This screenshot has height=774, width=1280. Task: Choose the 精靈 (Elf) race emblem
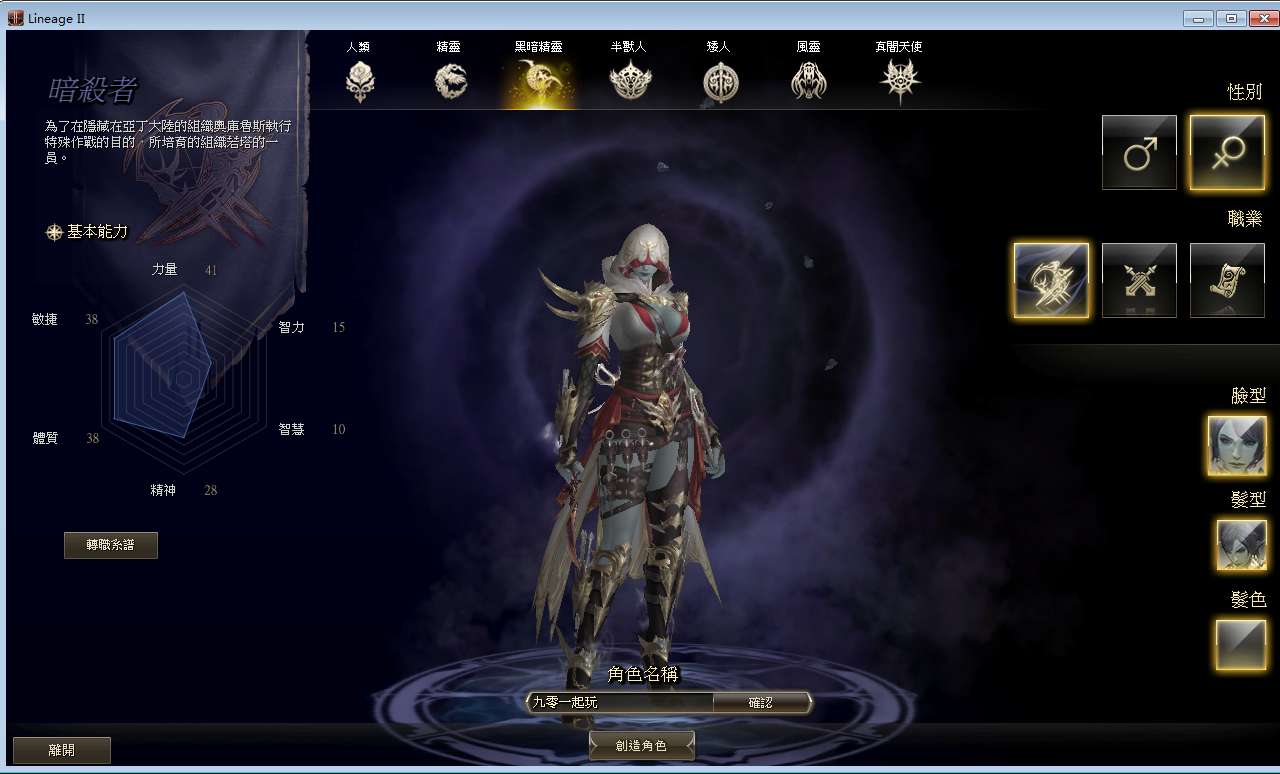450,80
